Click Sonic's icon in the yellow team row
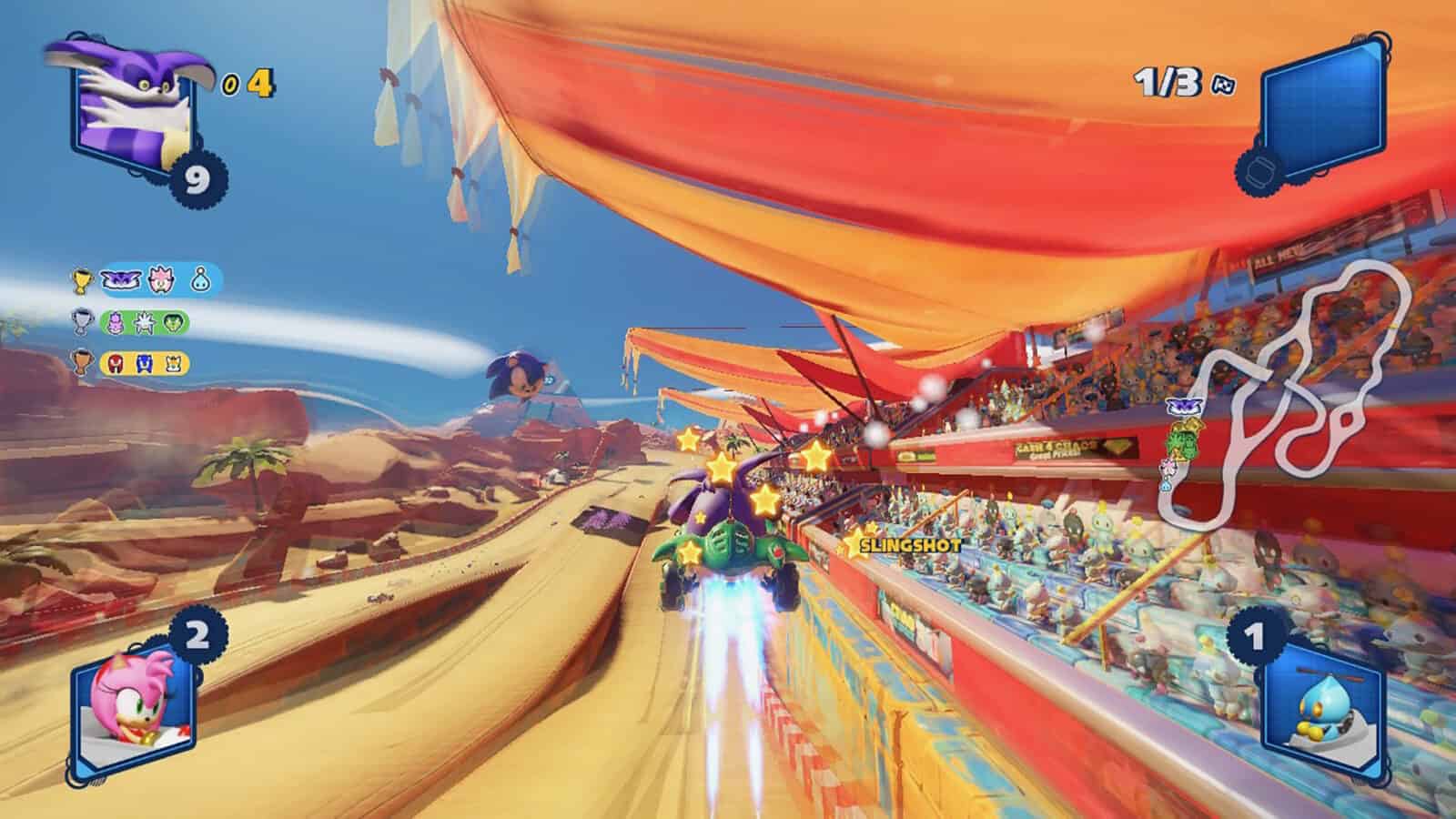Screen dimensions: 1456x819 click(x=144, y=363)
